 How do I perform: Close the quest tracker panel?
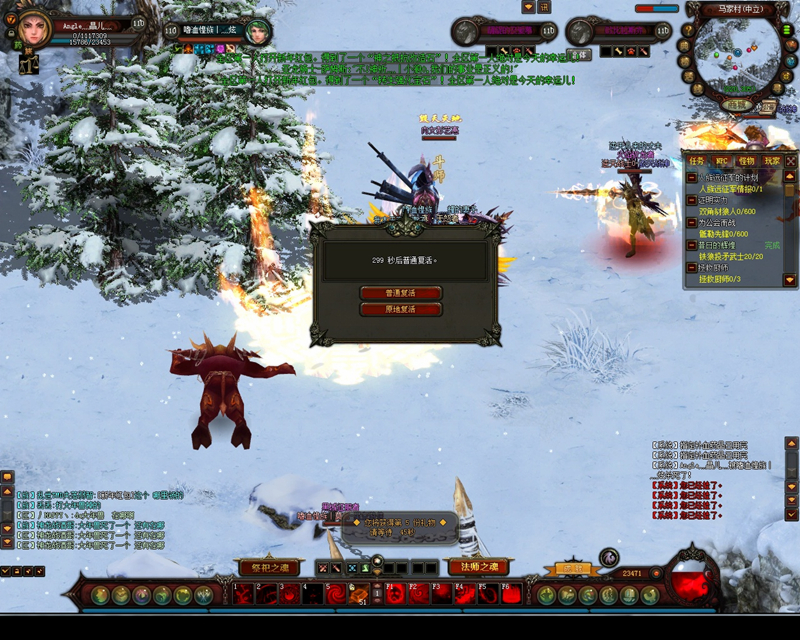791,160
